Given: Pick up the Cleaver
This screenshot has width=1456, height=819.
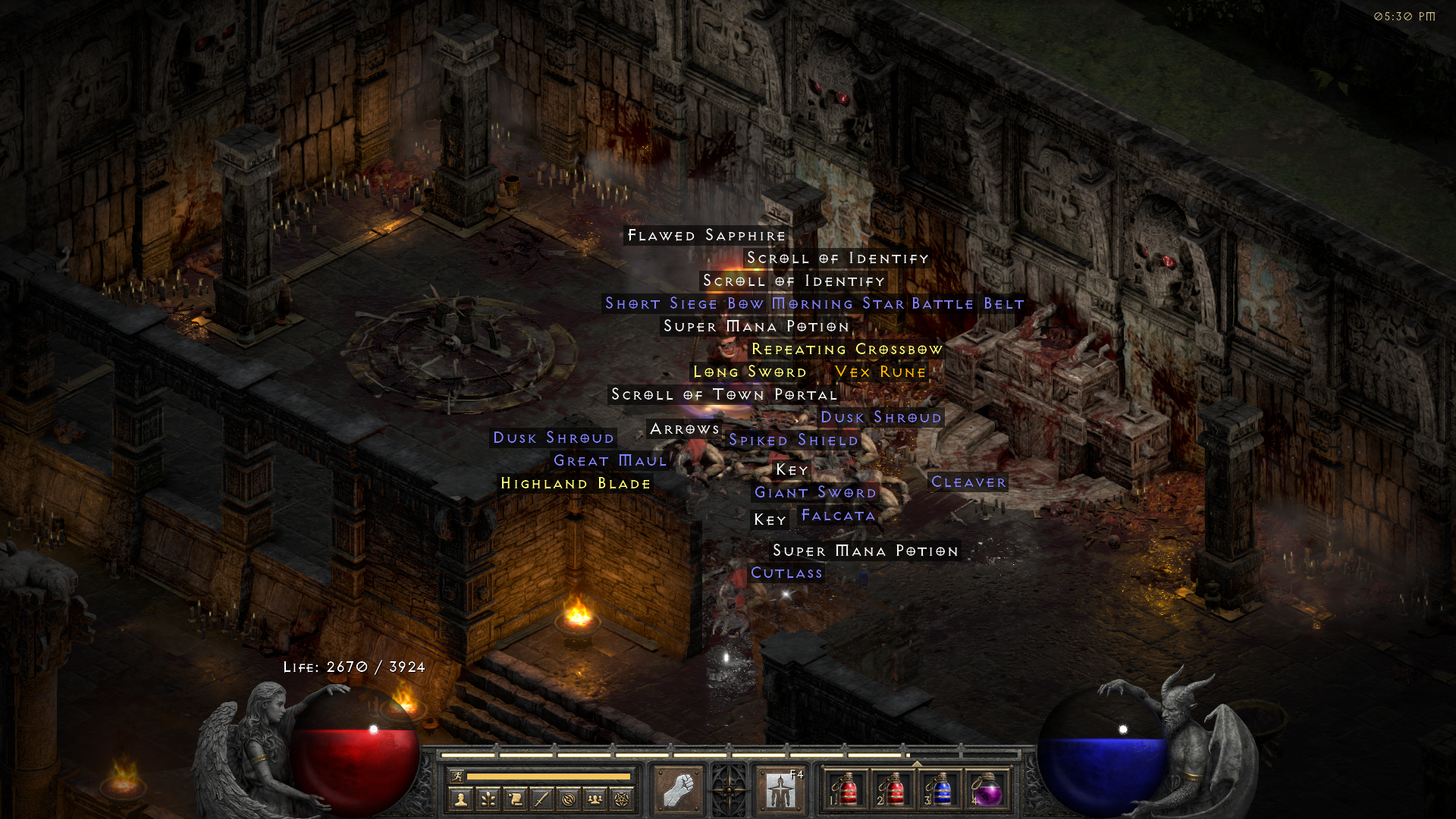Looking at the screenshot, I should pyautogui.click(x=968, y=482).
